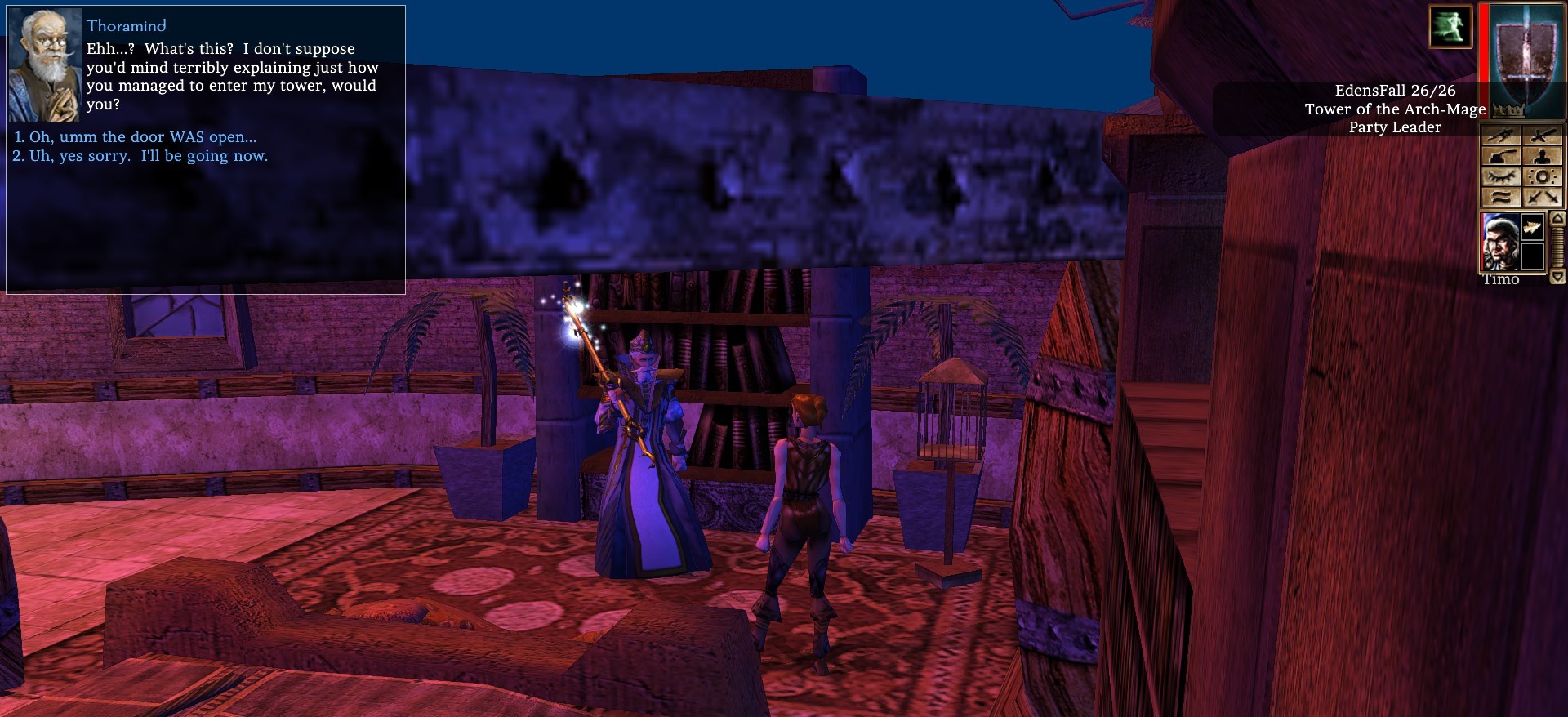Screen dimensions: 1568x717
Task: Click the green running figure effect icon
Action: [1450, 26]
